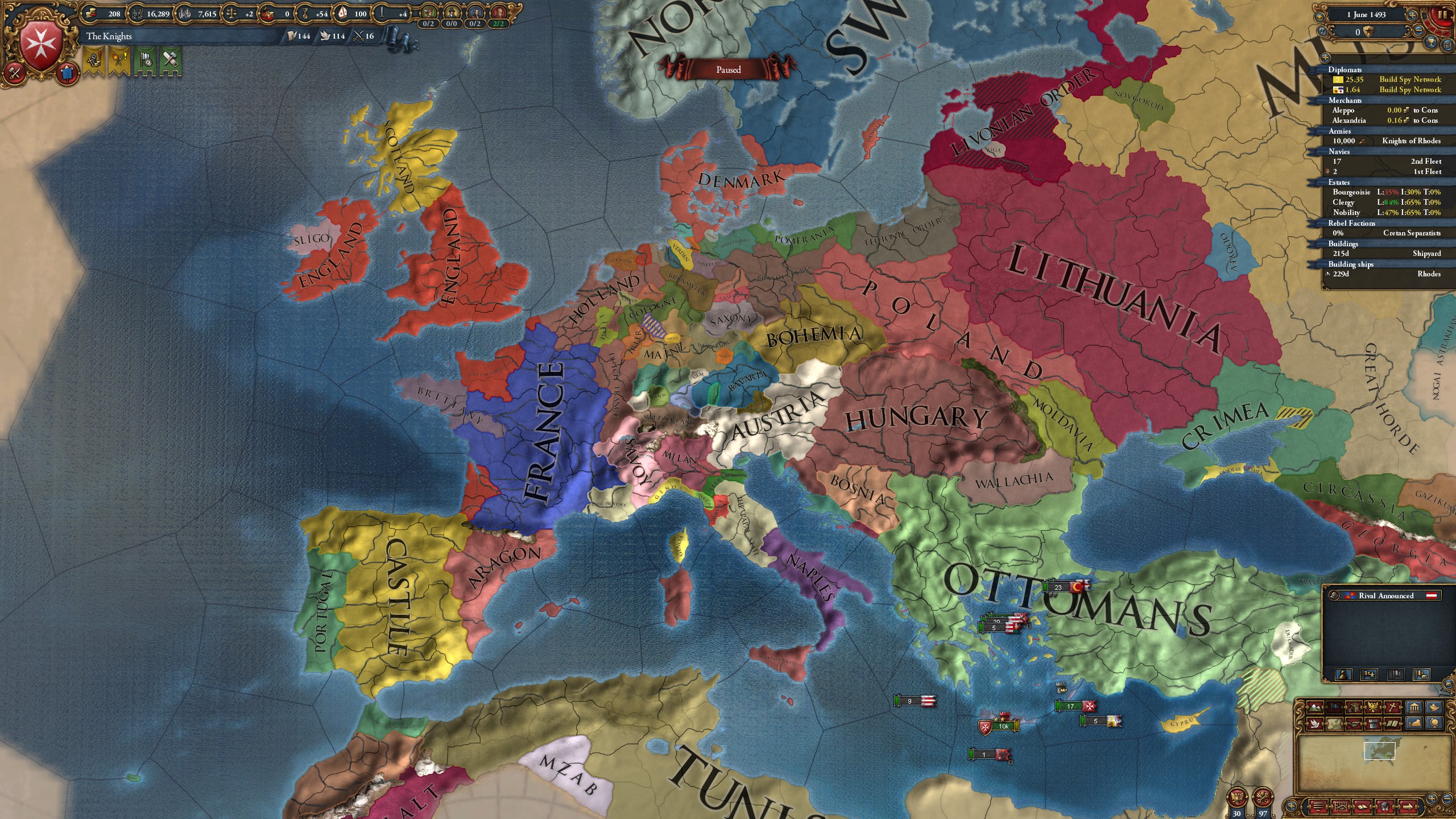1456x819 pixels.
Task: Increase game speed with the plus control
Action: [x=1413, y=15]
